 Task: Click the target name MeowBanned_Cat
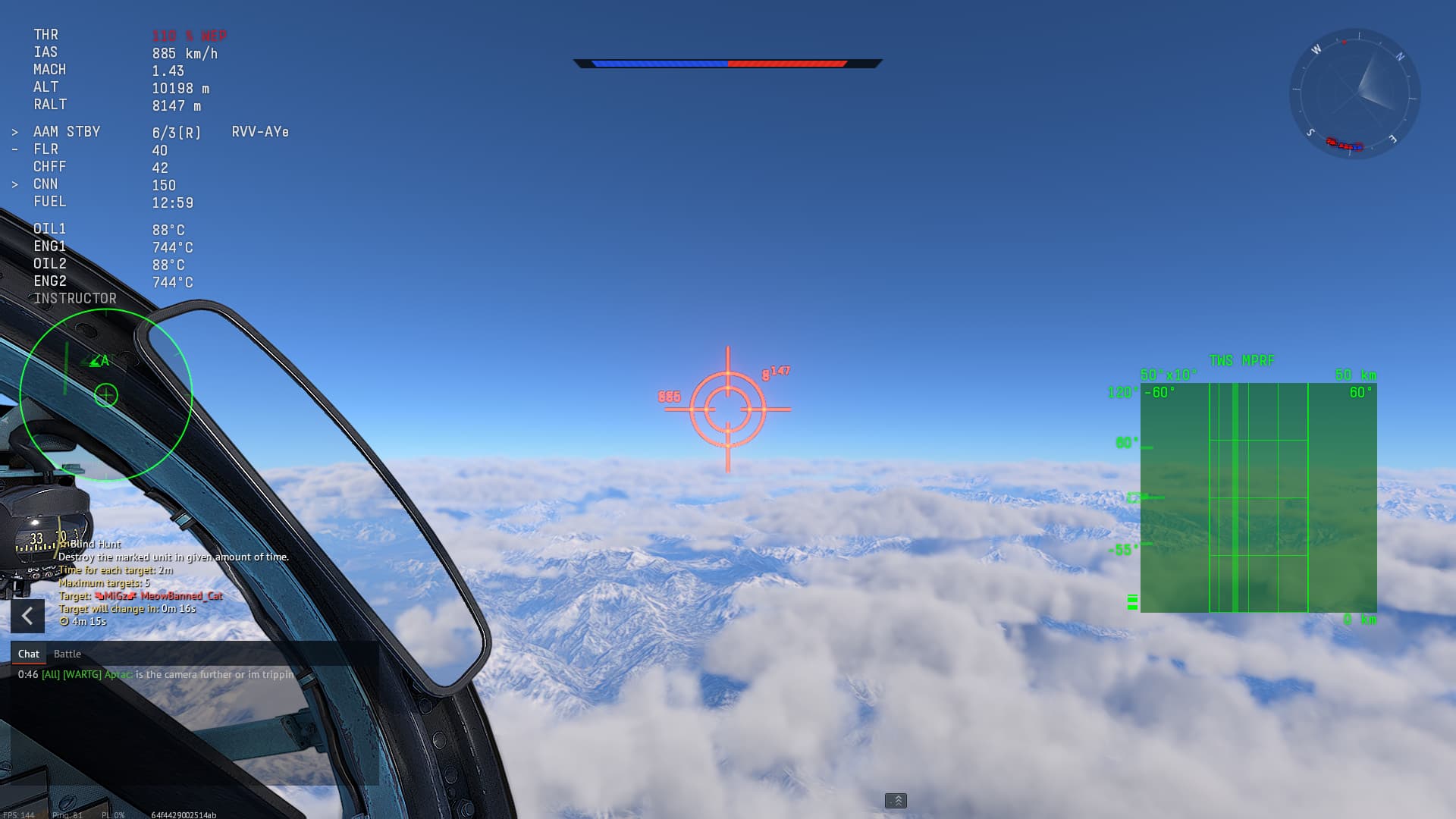tap(182, 596)
